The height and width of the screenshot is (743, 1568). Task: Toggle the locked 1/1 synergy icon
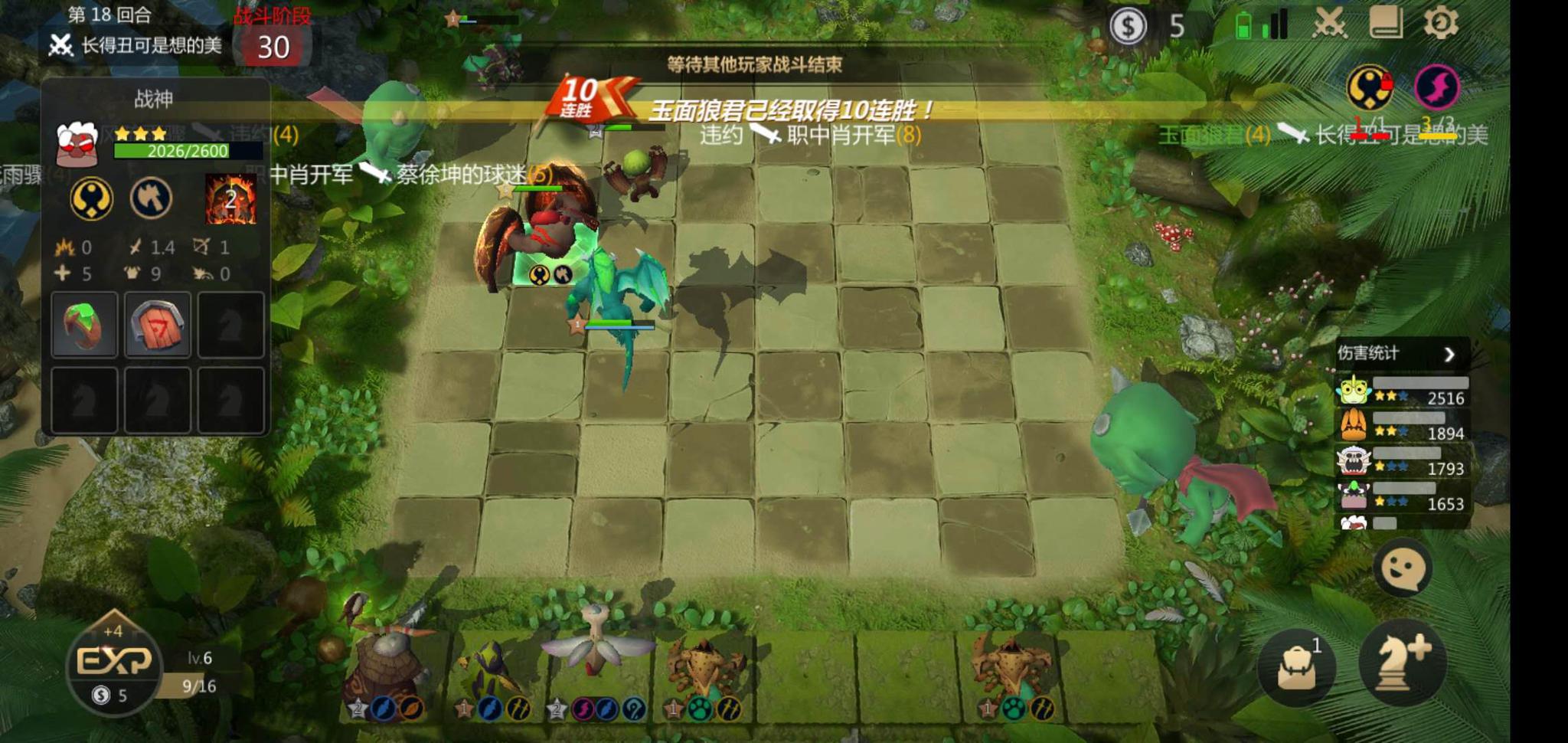[x=1367, y=87]
